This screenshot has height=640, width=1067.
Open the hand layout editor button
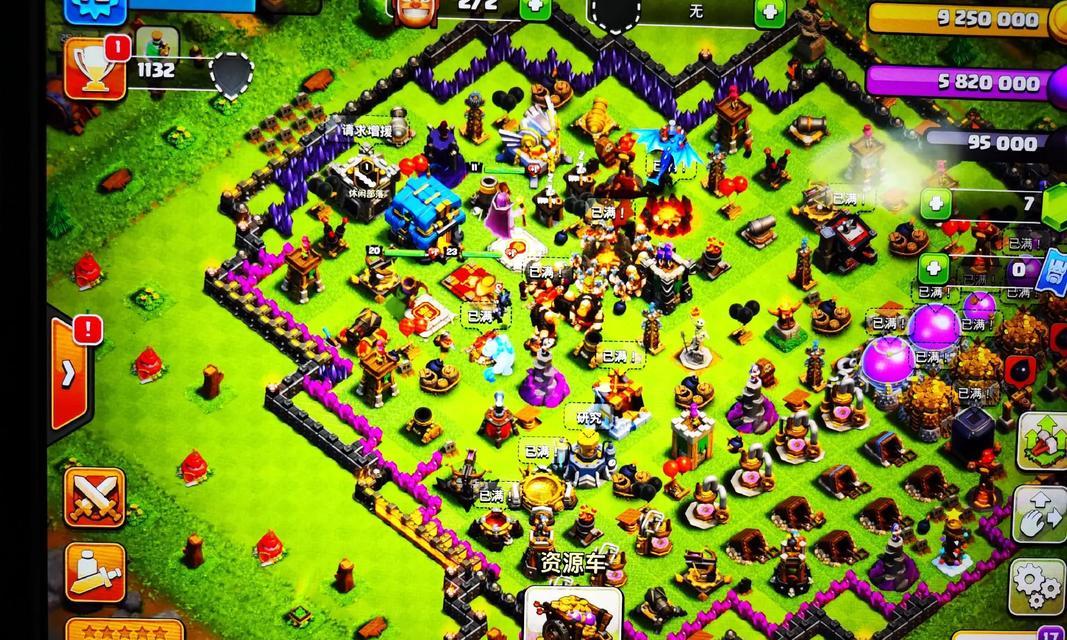point(1040,514)
